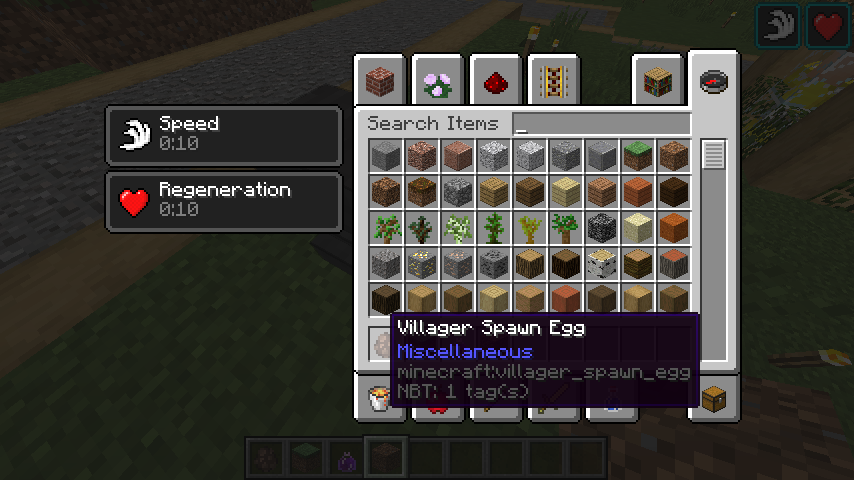Pick the oak sapling item
Viewport: 854px width, 480px height.
tap(386, 227)
